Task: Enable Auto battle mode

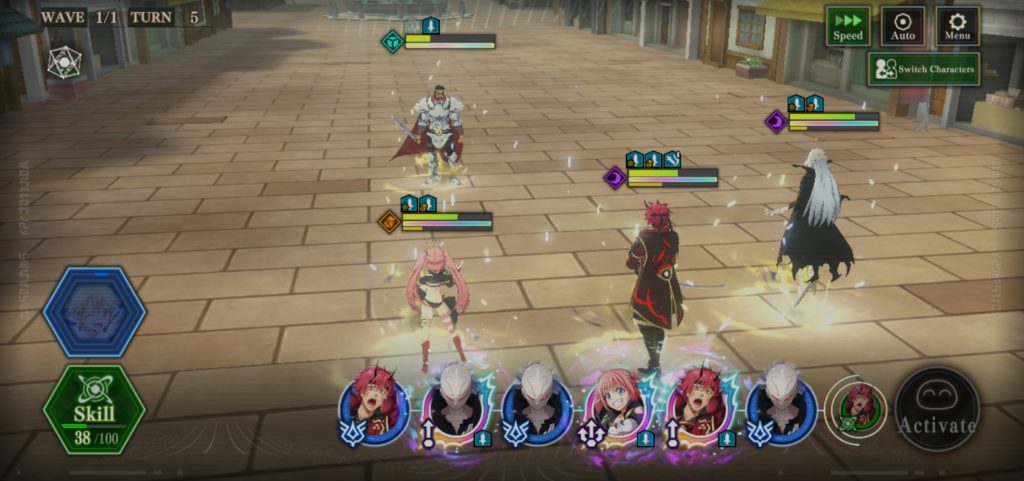Action: pyautogui.click(x=903, y=26)
